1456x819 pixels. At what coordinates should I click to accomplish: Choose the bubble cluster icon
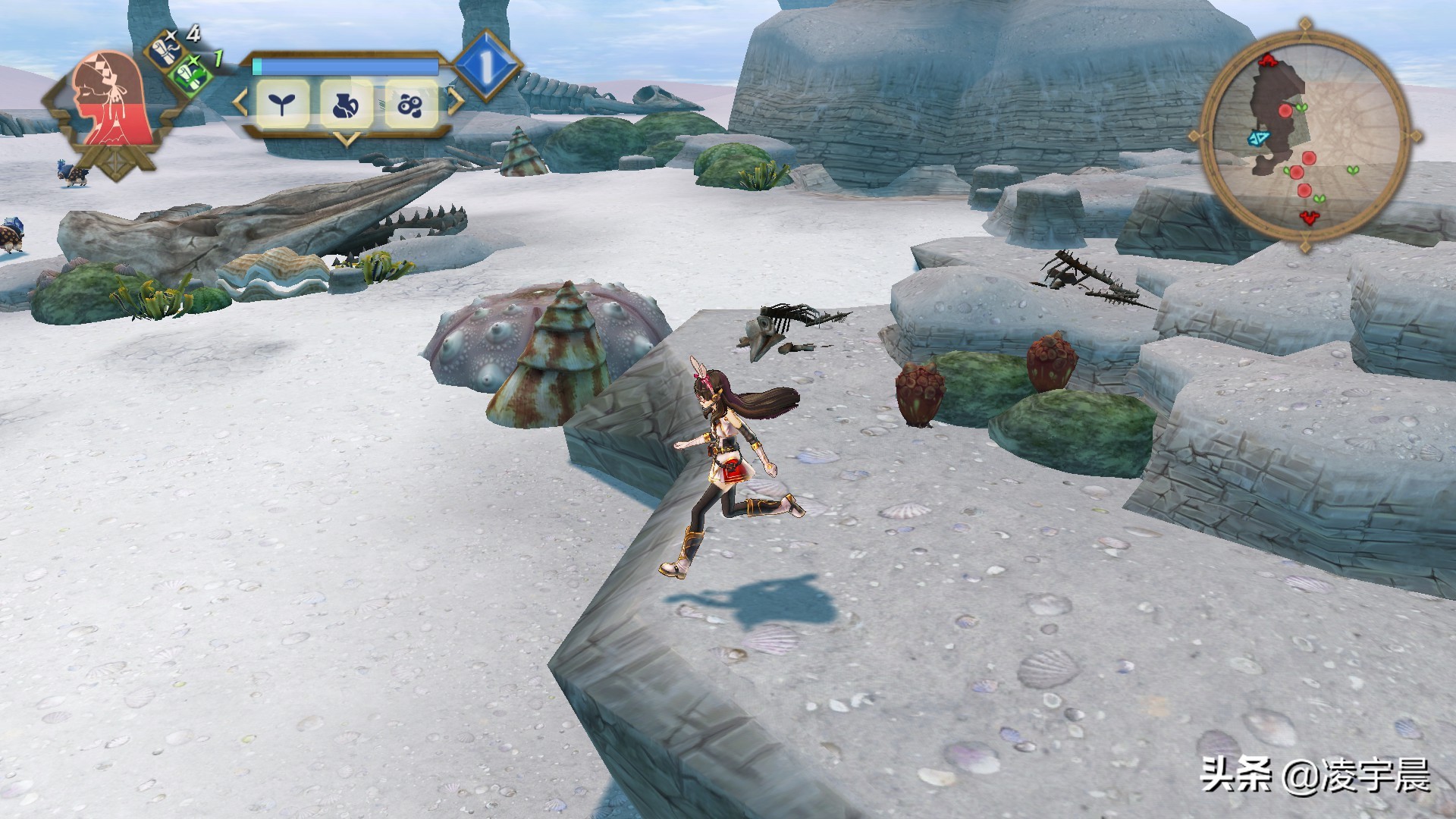(411, 104)
